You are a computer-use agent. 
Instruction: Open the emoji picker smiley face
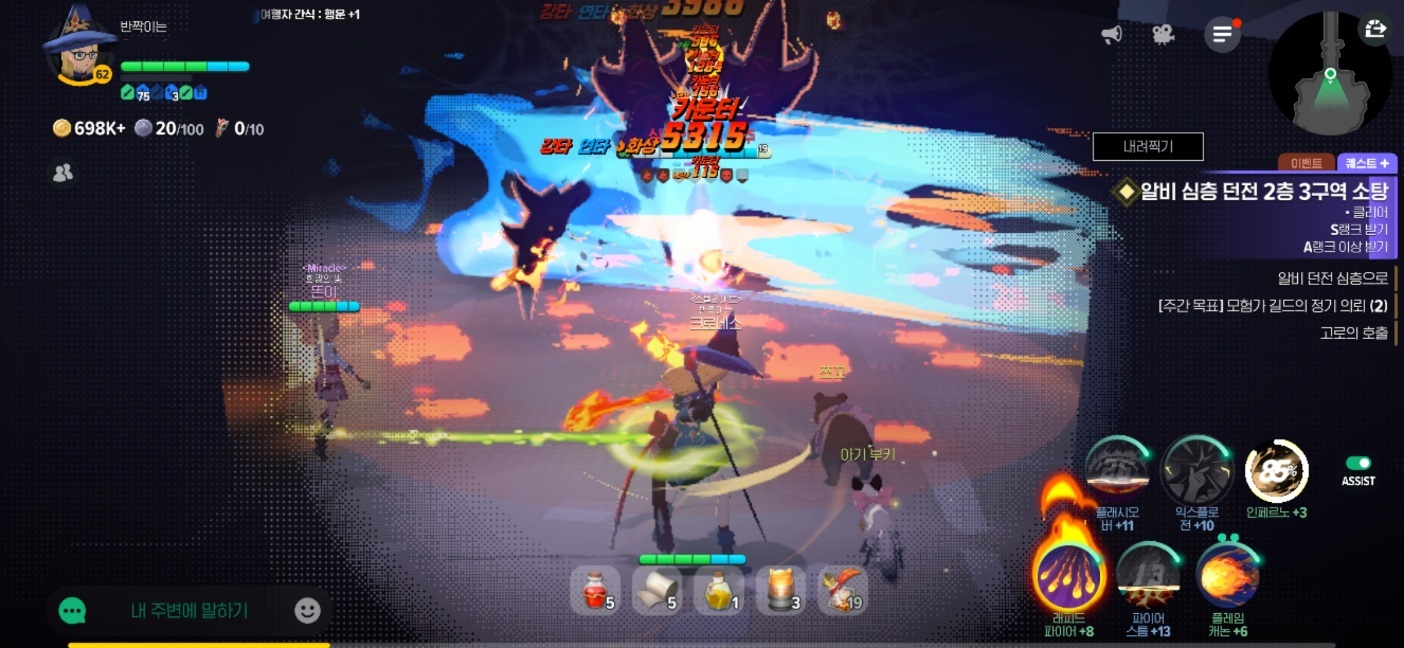(x=307, y=610)
